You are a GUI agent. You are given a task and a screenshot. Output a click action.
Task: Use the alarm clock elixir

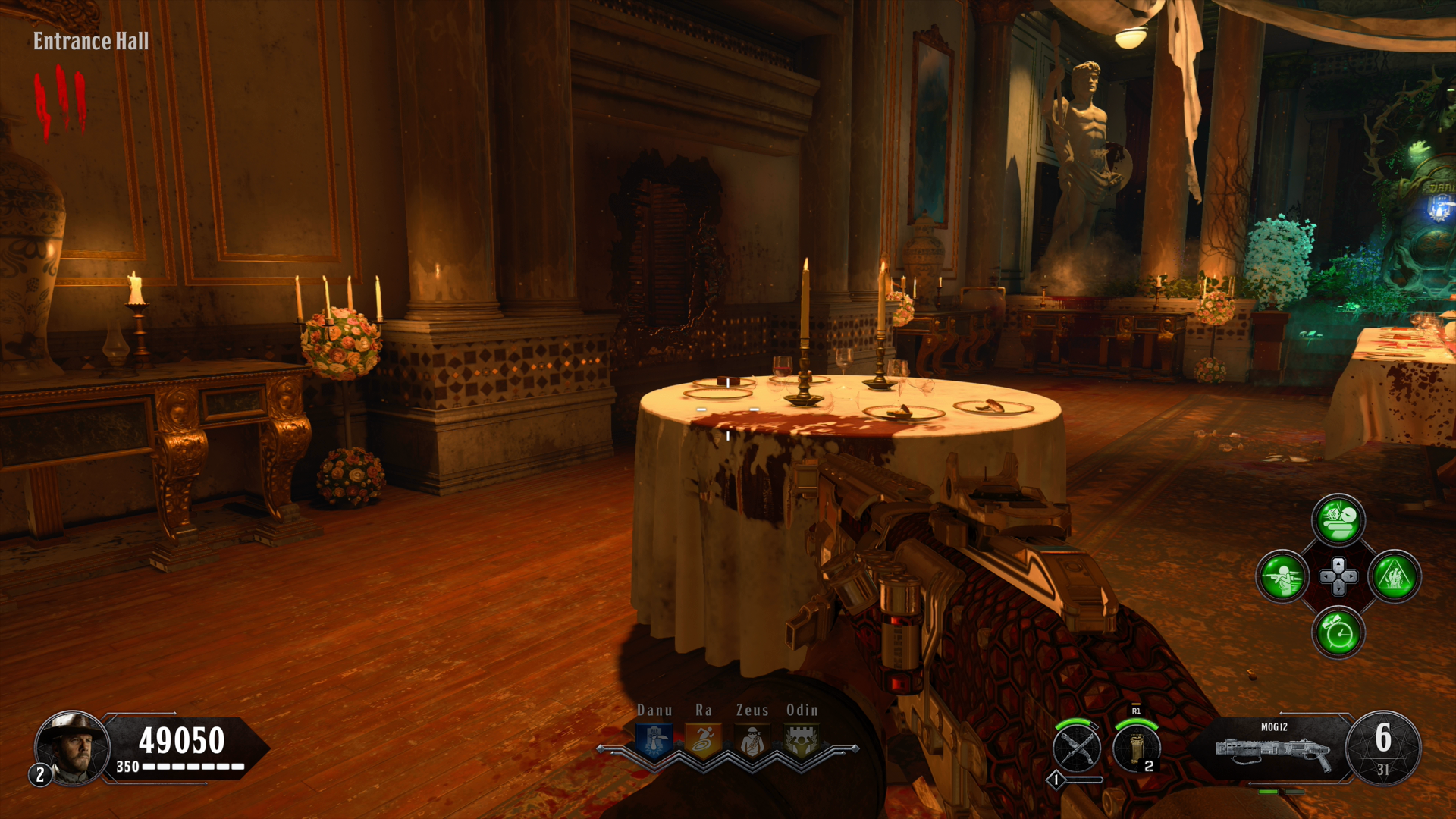1338,632
